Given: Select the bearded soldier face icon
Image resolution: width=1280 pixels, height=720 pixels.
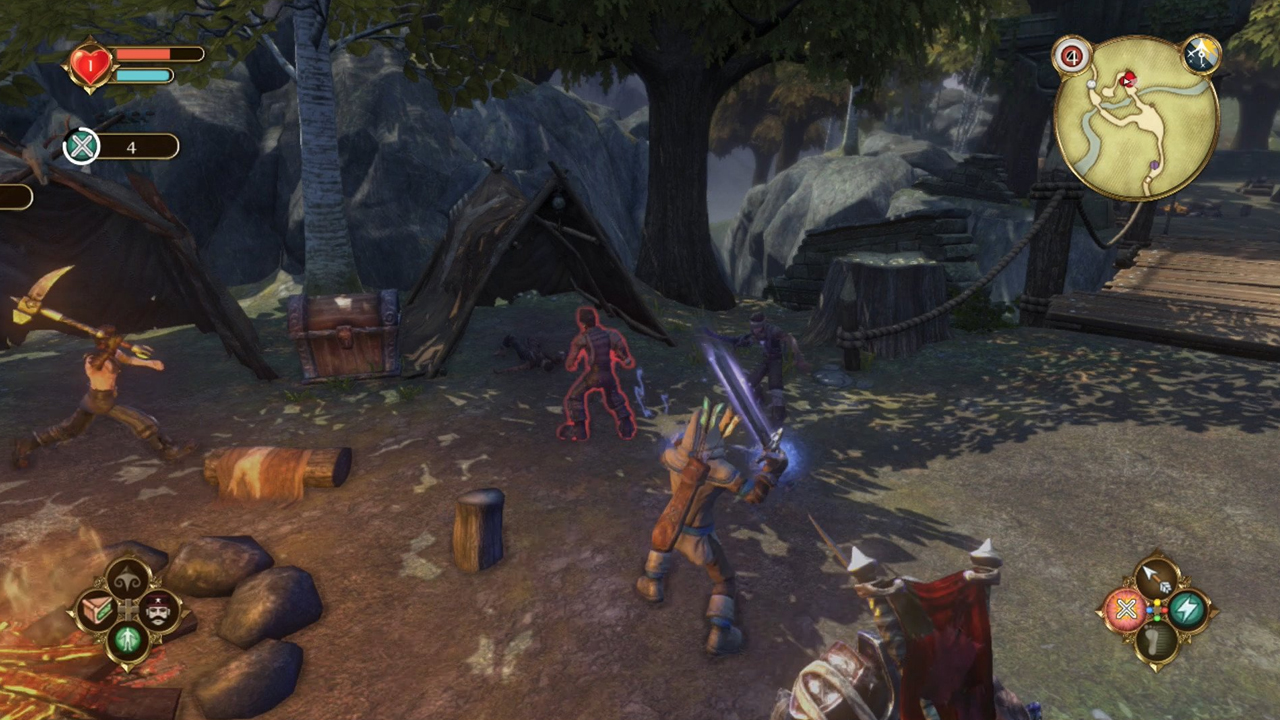Looking at the screenshot, I should [159, 608].
